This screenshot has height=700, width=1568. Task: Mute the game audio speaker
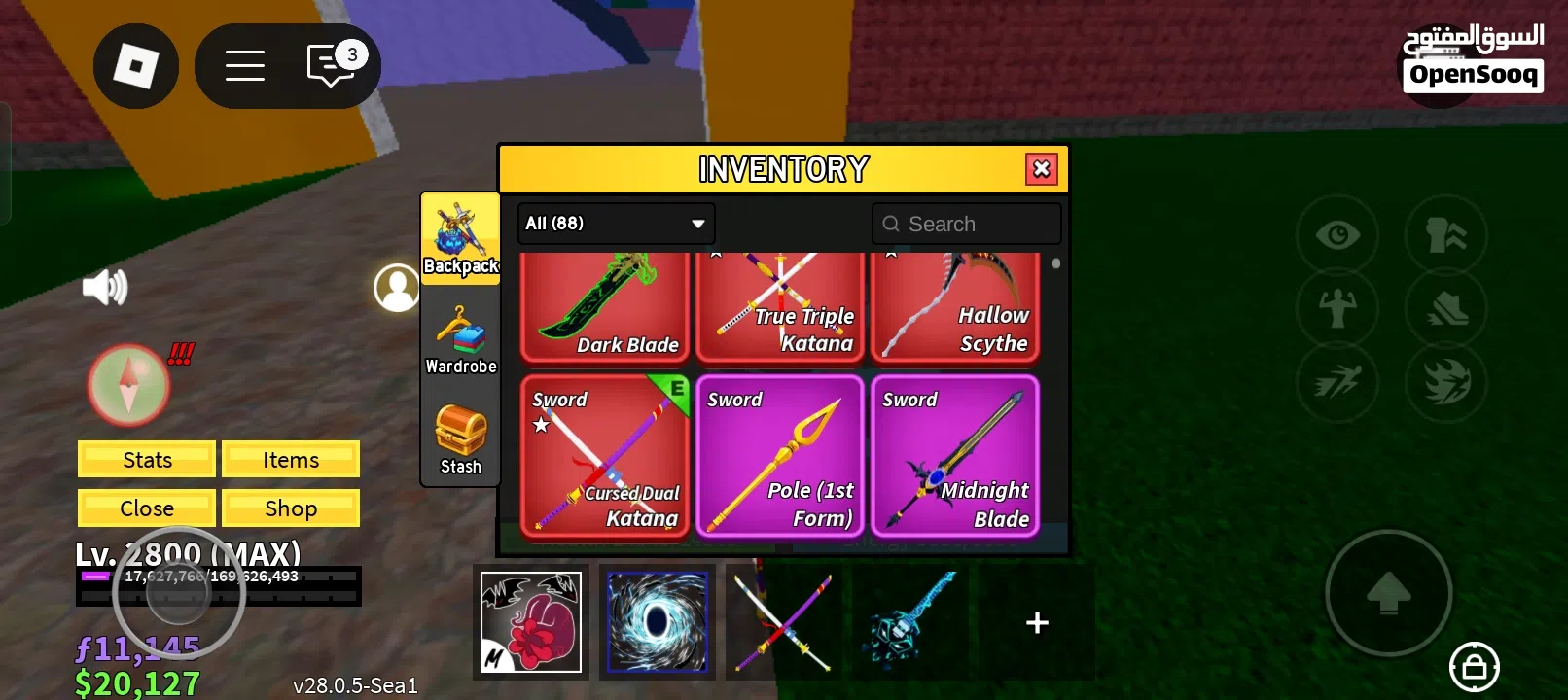[105, 286]
